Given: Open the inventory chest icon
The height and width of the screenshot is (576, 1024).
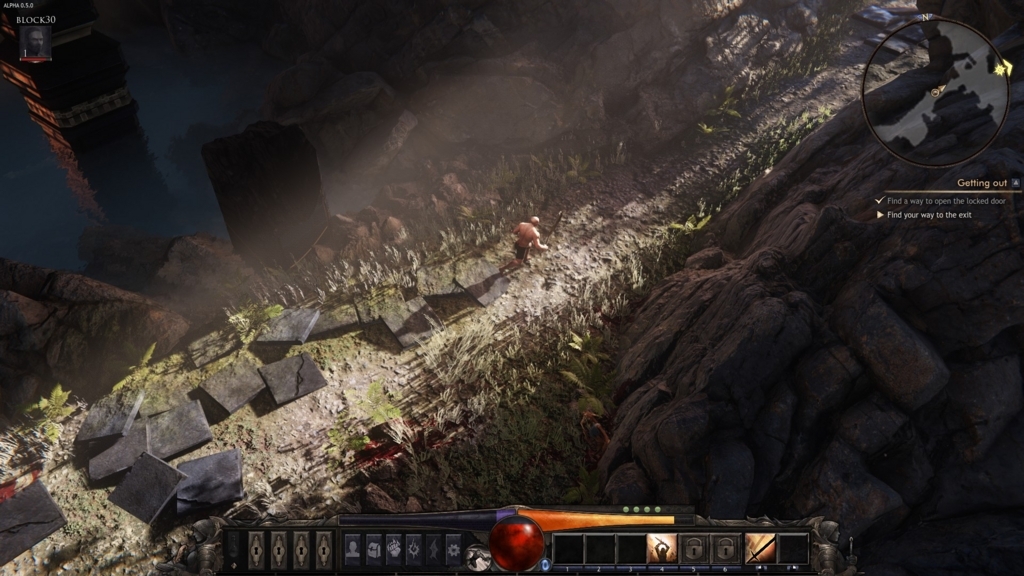Looking at the screenshot, I should click(373, 548).
